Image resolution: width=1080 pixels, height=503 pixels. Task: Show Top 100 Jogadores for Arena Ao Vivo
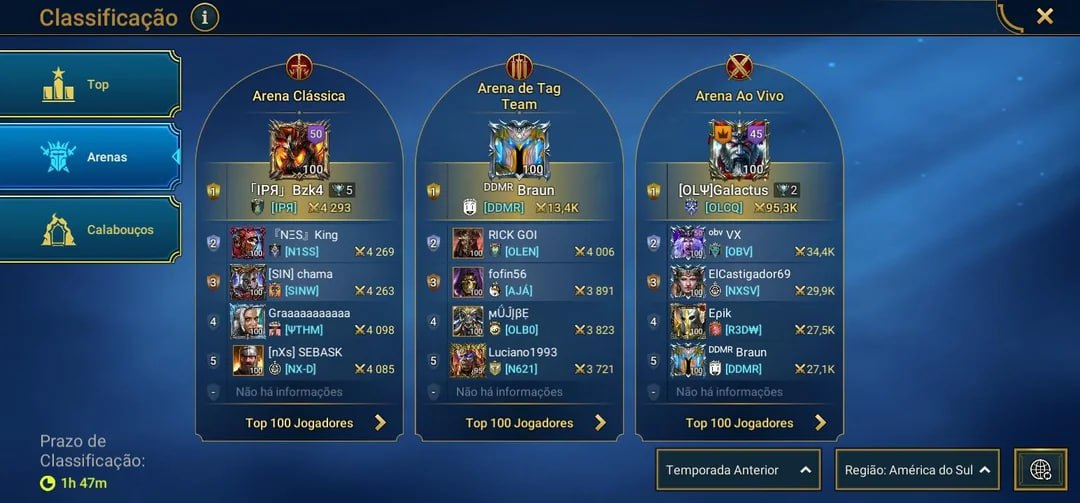click(x=740, y=423)
